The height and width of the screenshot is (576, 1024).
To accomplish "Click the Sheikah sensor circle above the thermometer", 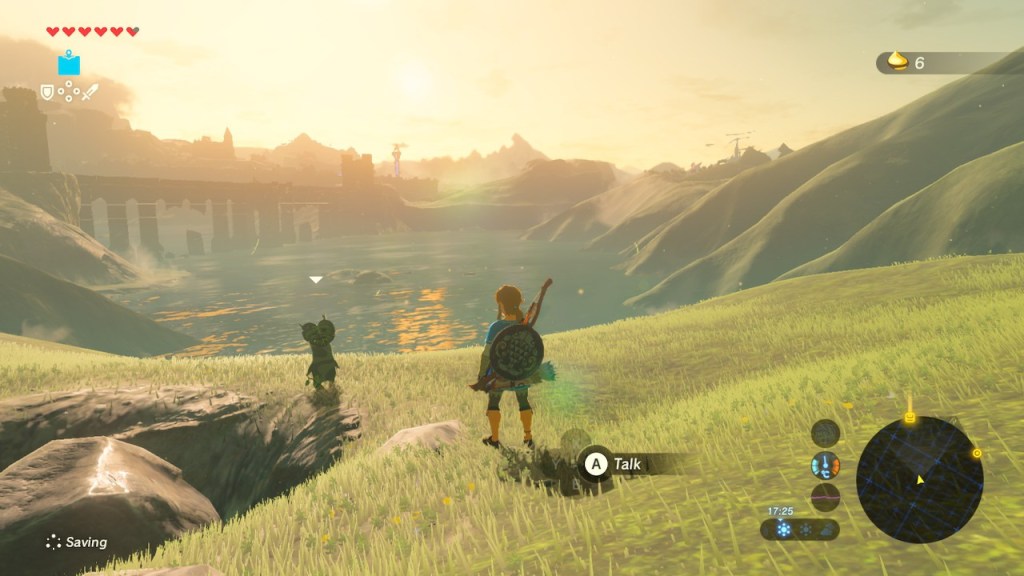I will point(825,433).
